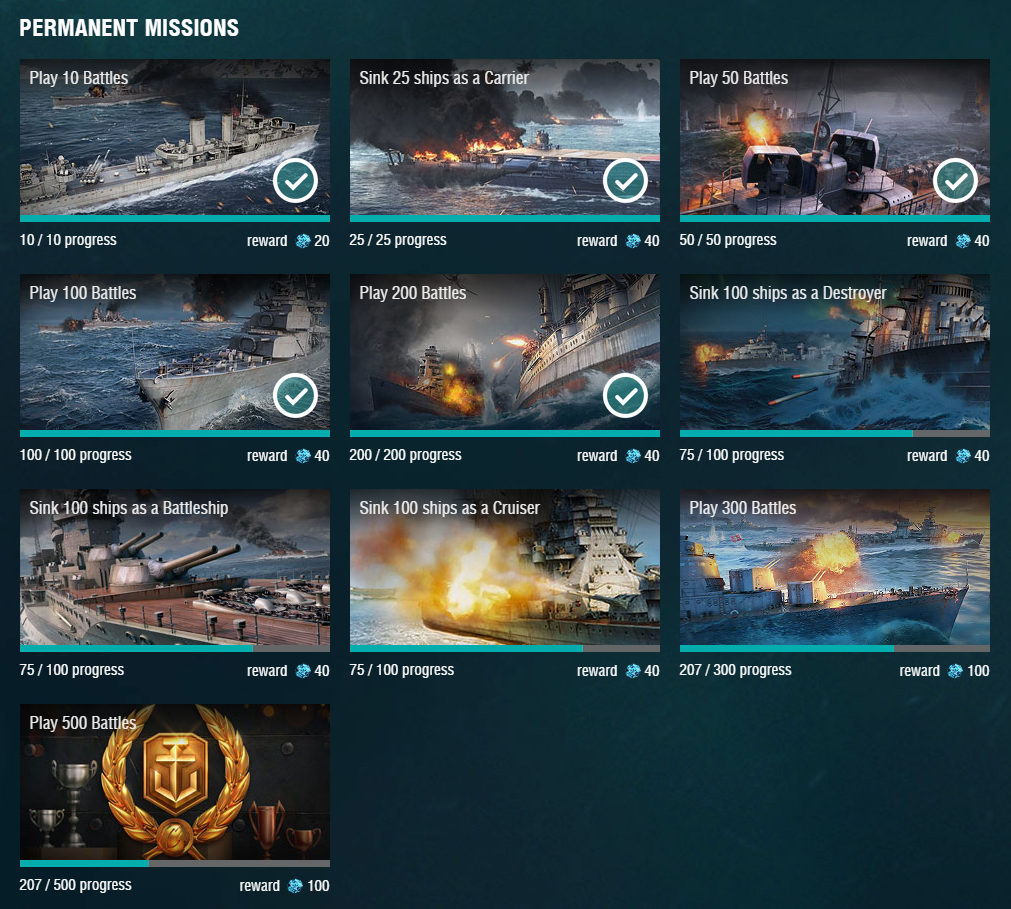Choose the Play 300 Battles mission card
The image size is (1011, 909).
click(x=834, y=567)
